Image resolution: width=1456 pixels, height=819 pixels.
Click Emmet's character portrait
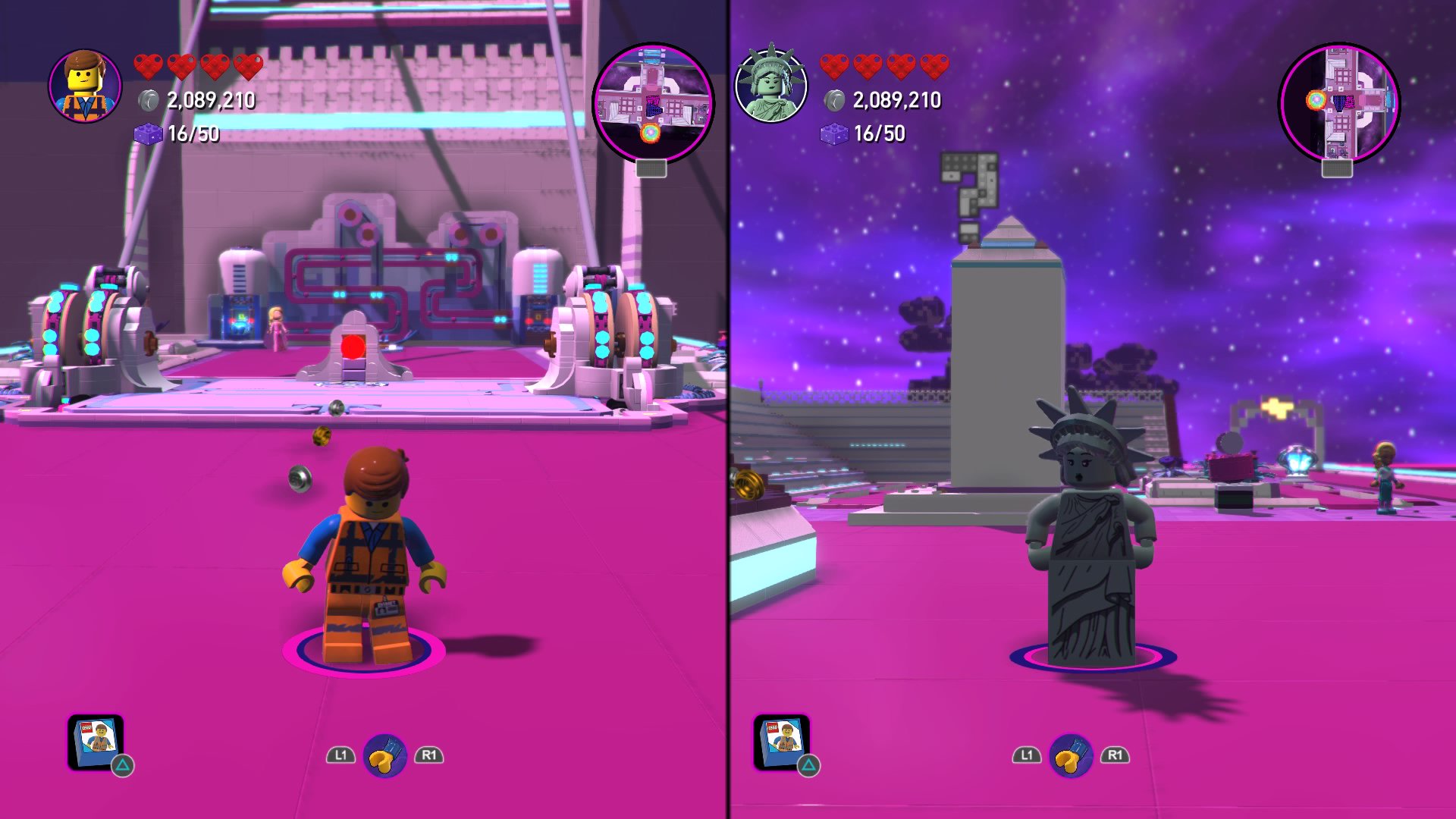[85, 86]
